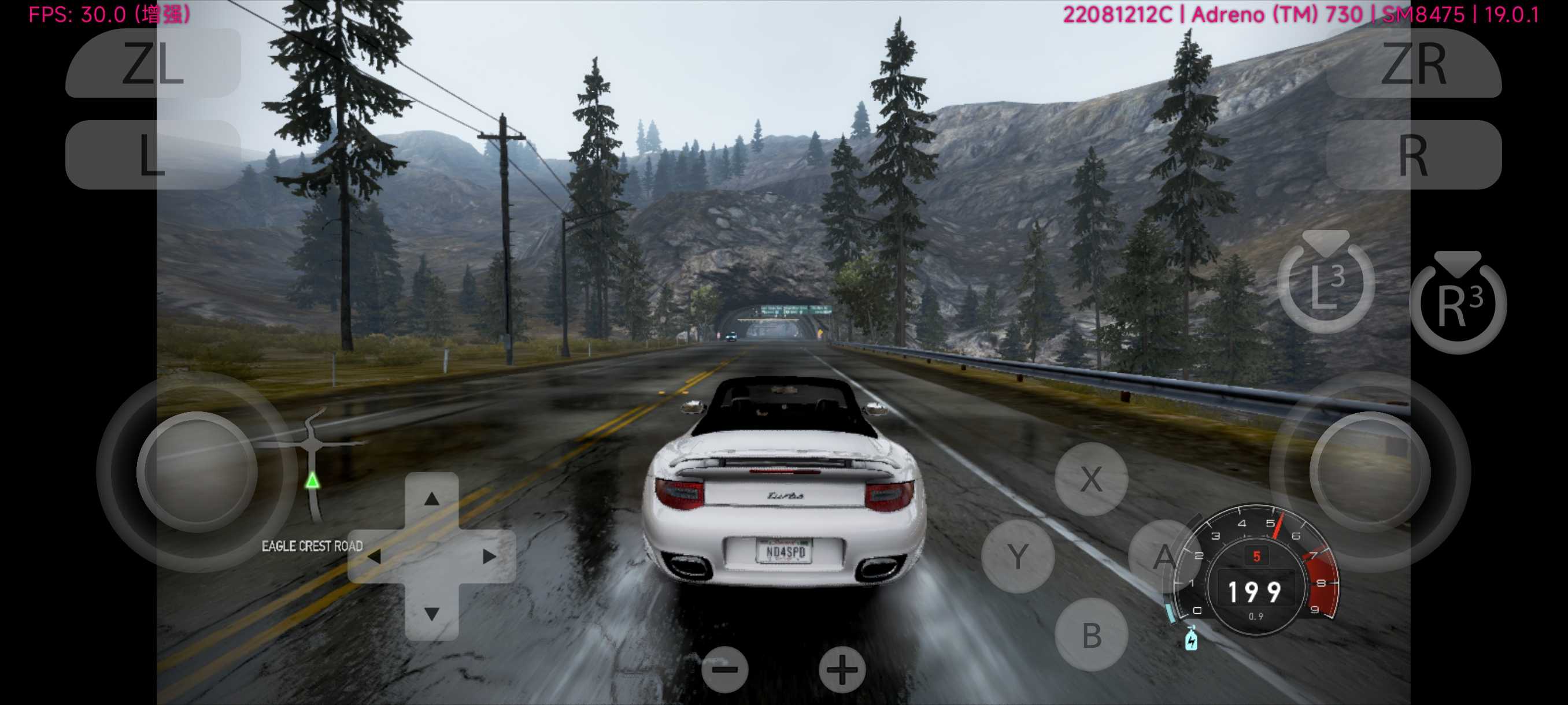The image size is (1568, 705).
Task: Tap the L shoulder button
Action: (x=153, y=154)
